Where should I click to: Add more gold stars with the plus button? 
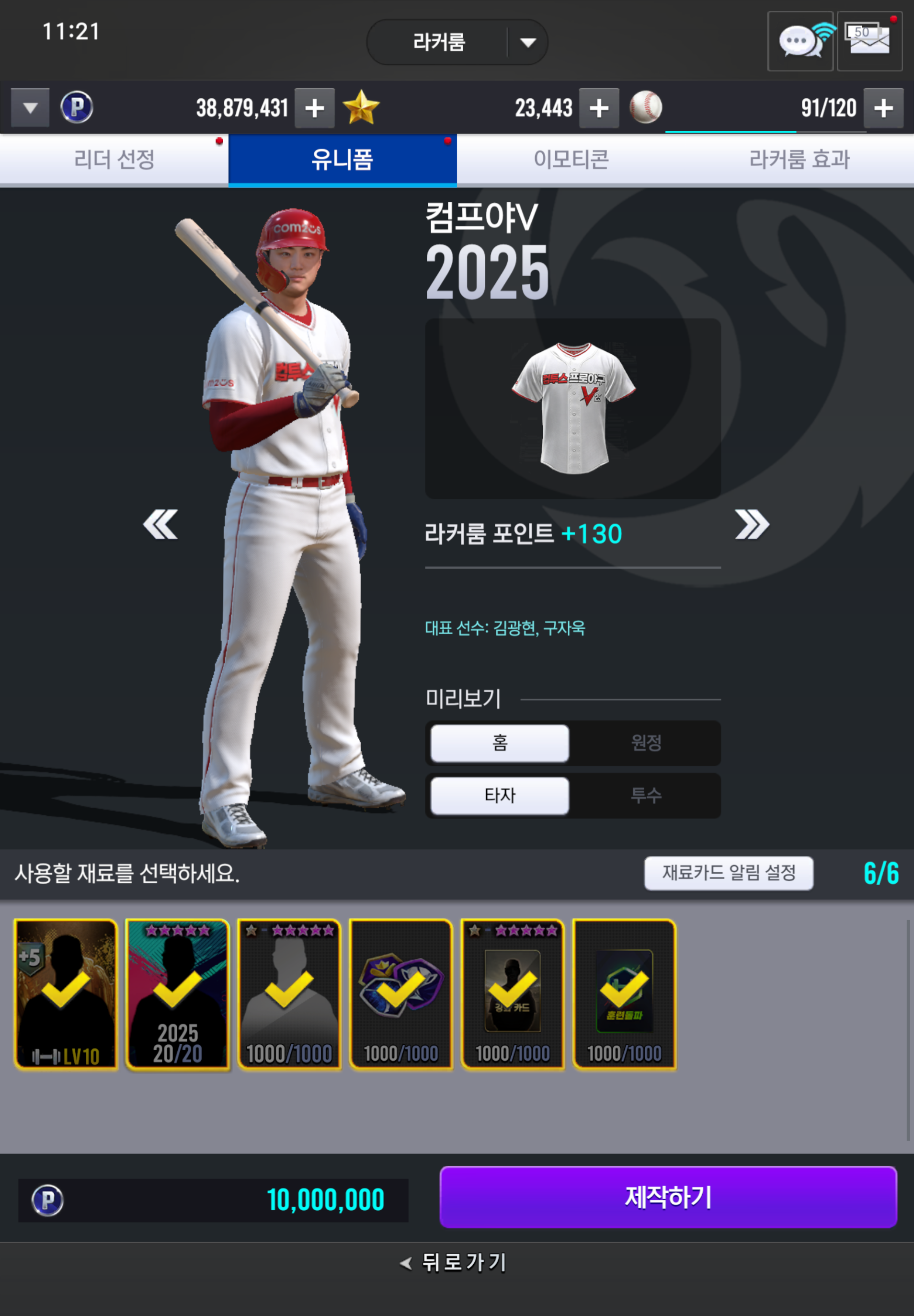coord(599,108)
